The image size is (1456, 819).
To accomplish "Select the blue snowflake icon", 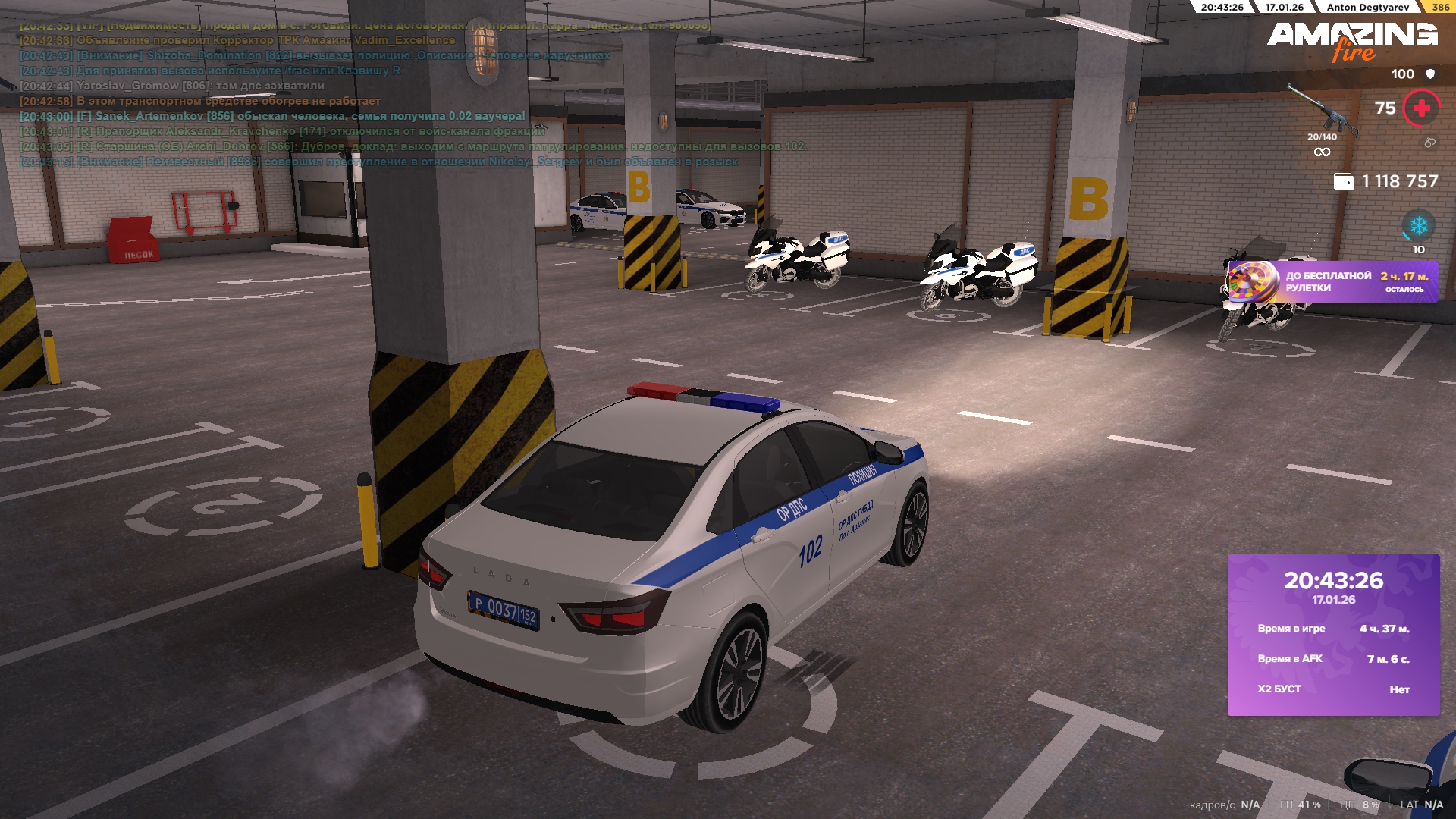I will (1418, 226).
